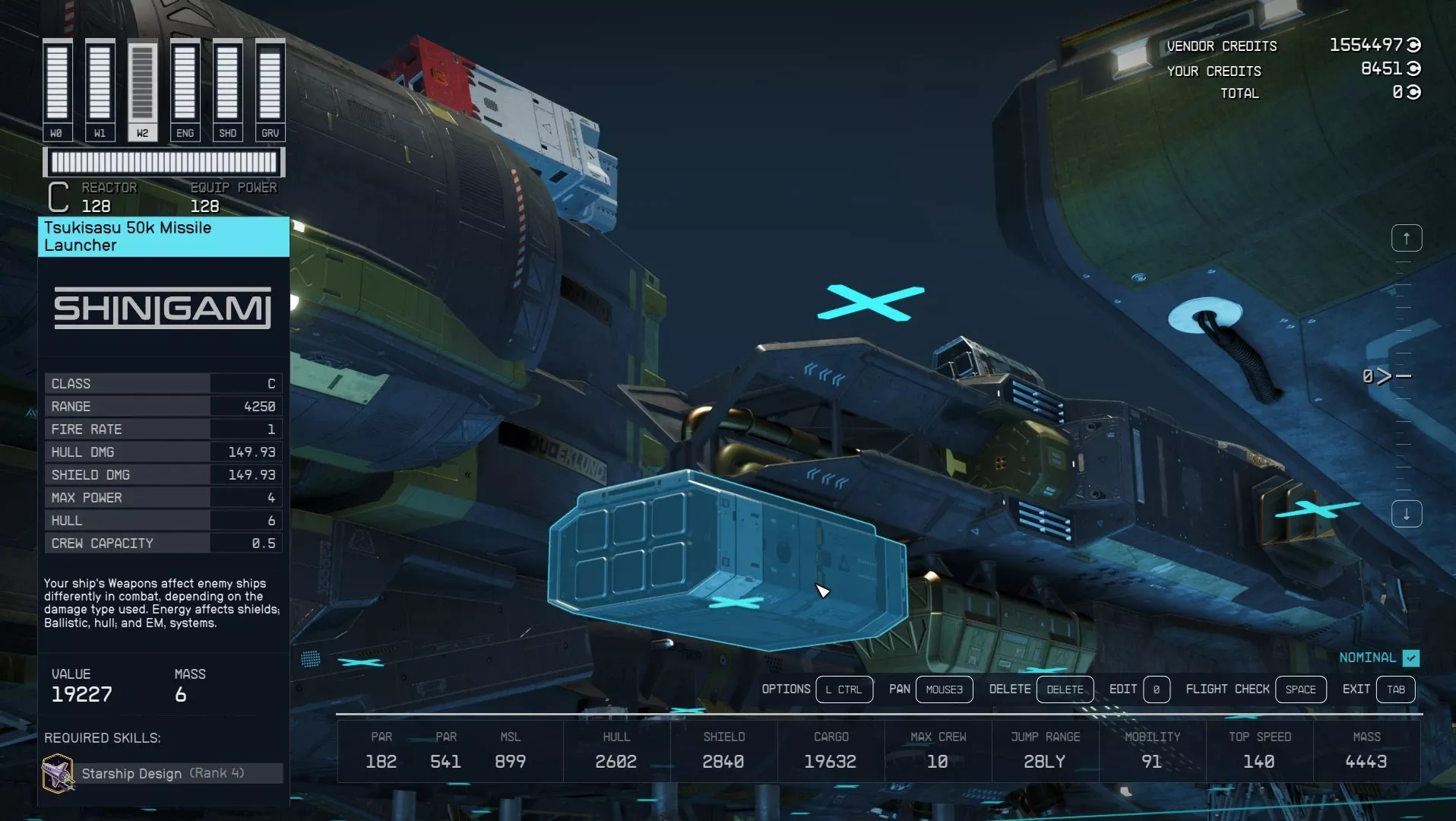
Task: Run the Flight Check
Action: pos(1299,689)
